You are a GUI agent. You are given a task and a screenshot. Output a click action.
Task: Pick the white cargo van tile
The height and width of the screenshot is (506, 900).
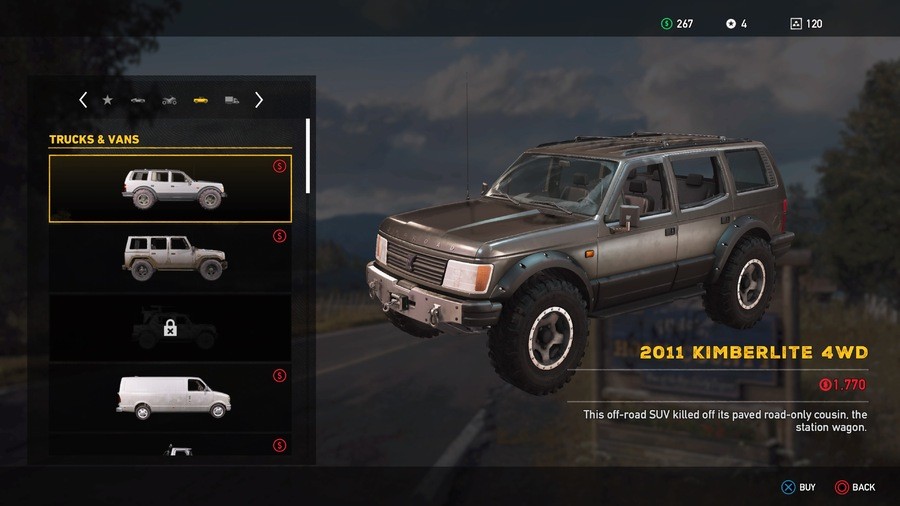pos(170,396)
